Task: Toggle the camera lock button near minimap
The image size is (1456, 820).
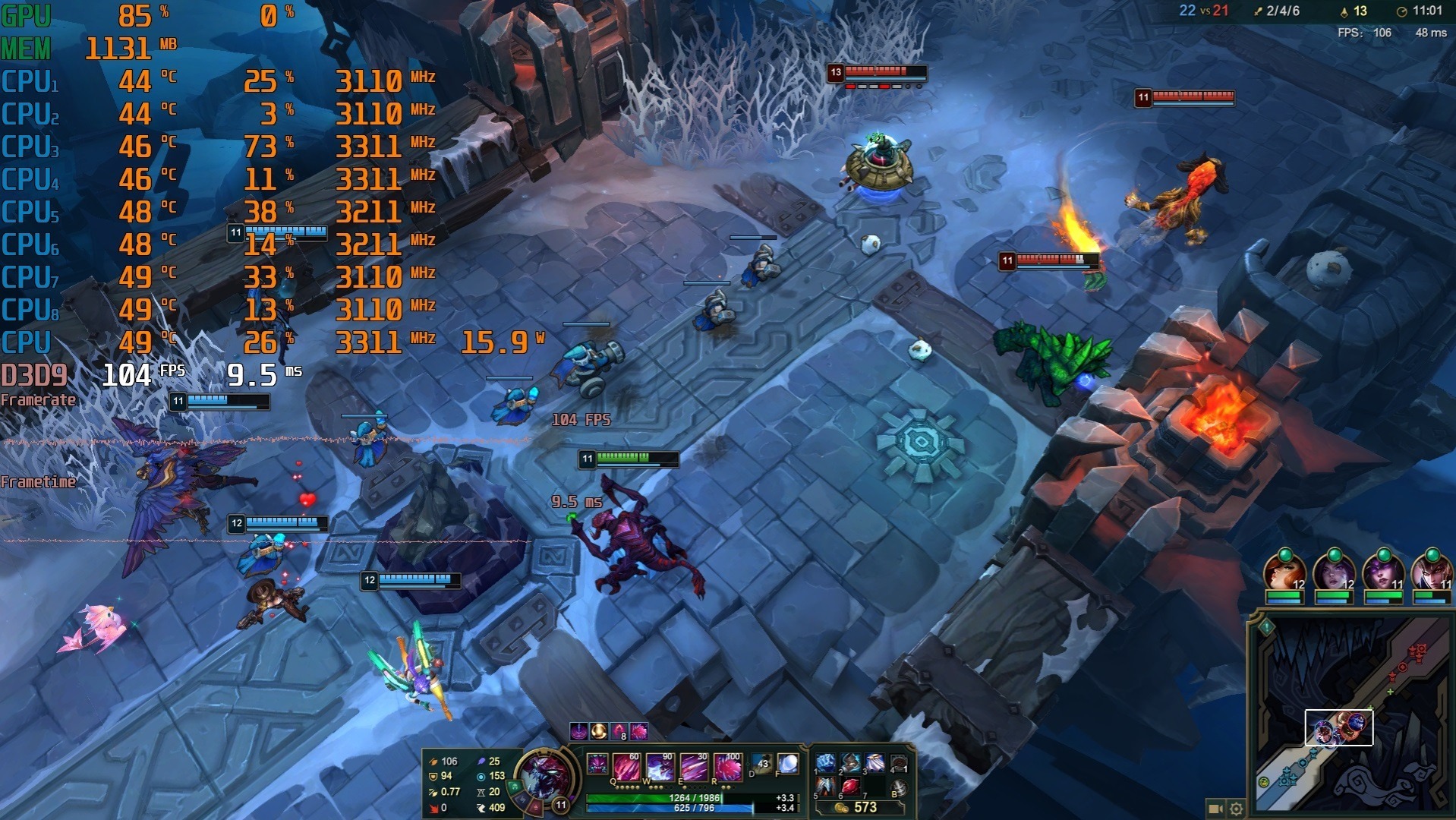Action: pos(1215,809)
